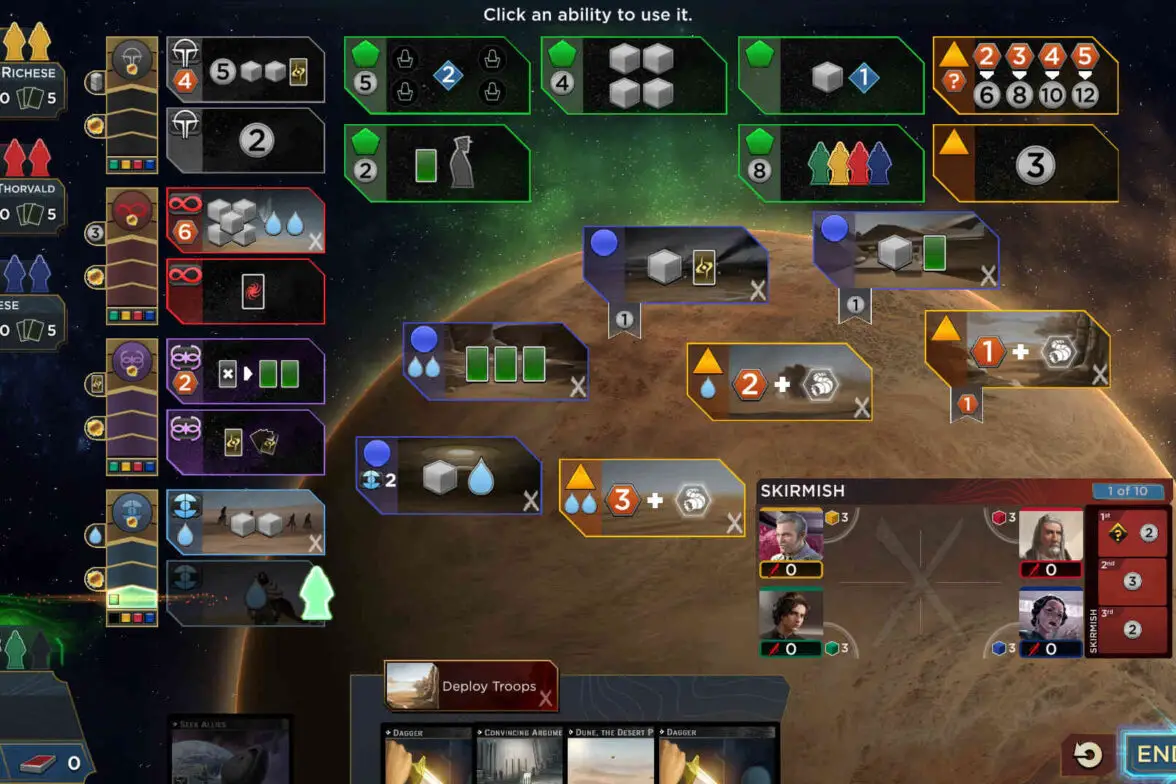Image resolution: width=1176 pixels, height=784 pixels.
Task: Undo the last action with the arrow button
Action: pyautogui.click(x=1088, y=755)
